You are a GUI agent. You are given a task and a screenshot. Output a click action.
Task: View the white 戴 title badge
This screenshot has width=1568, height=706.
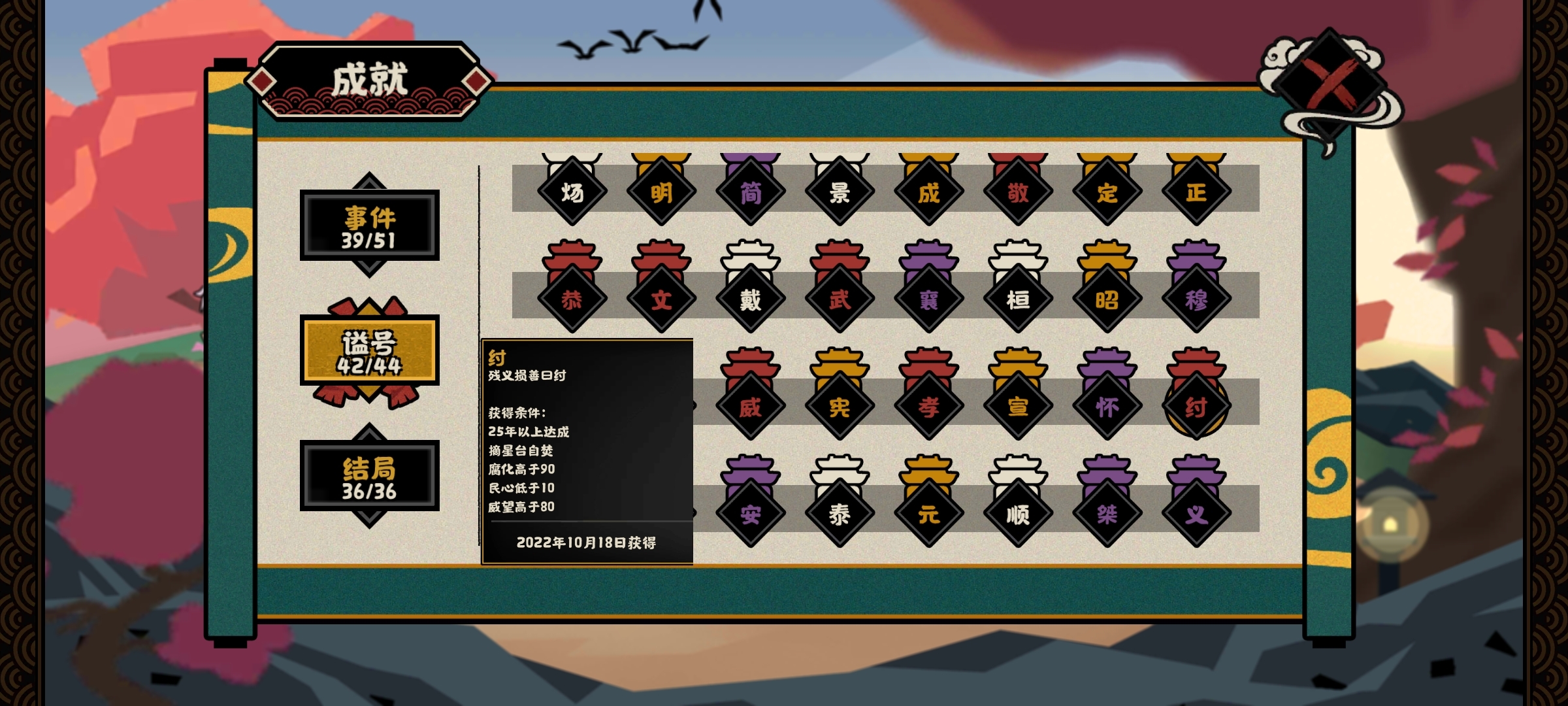point(750,299)
